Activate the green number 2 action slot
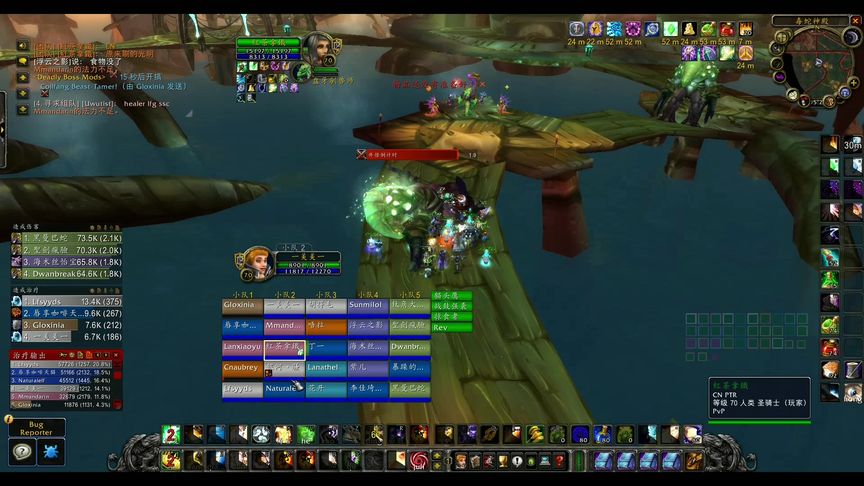This screenshot has height=486, width=864. pos(170,434)
